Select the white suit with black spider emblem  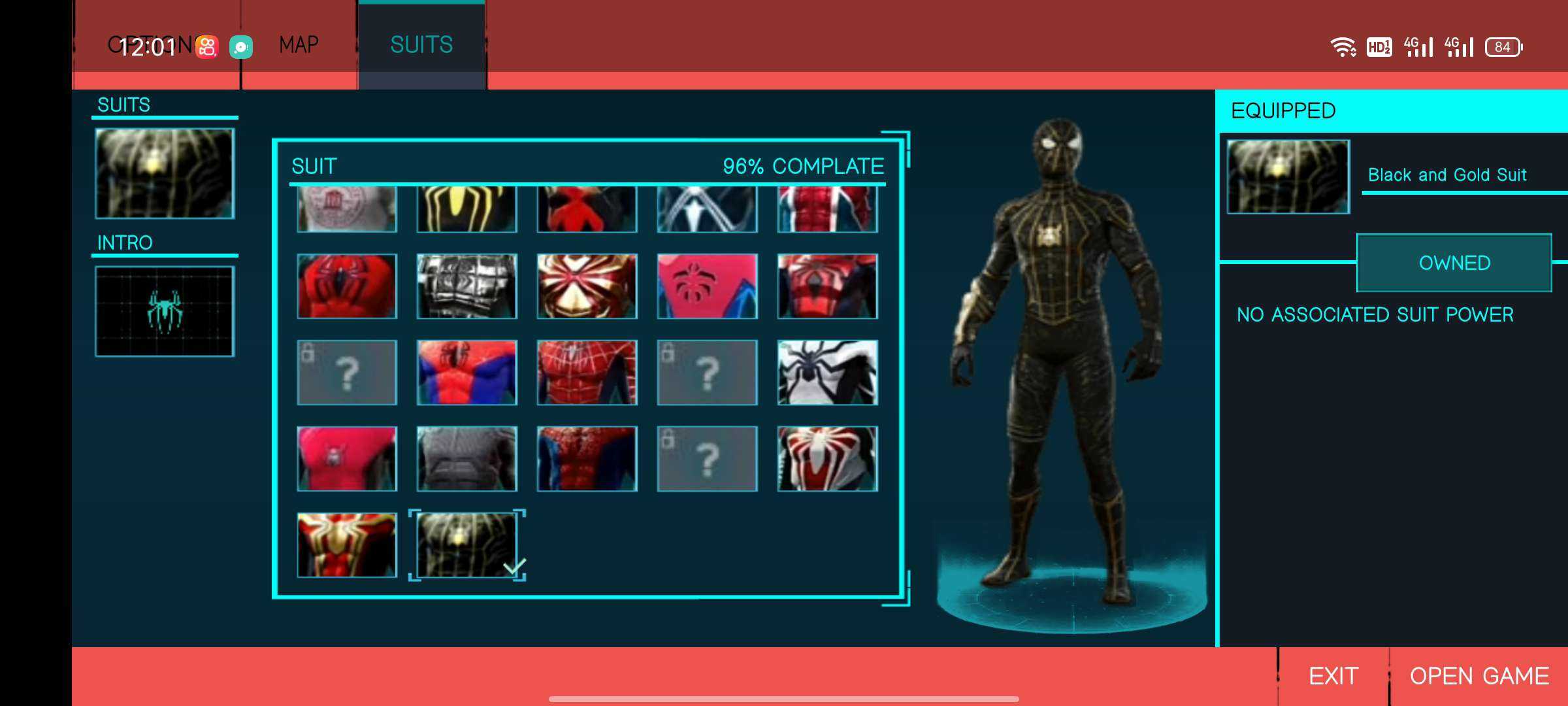pyautogui.click(x=827, y=373)
